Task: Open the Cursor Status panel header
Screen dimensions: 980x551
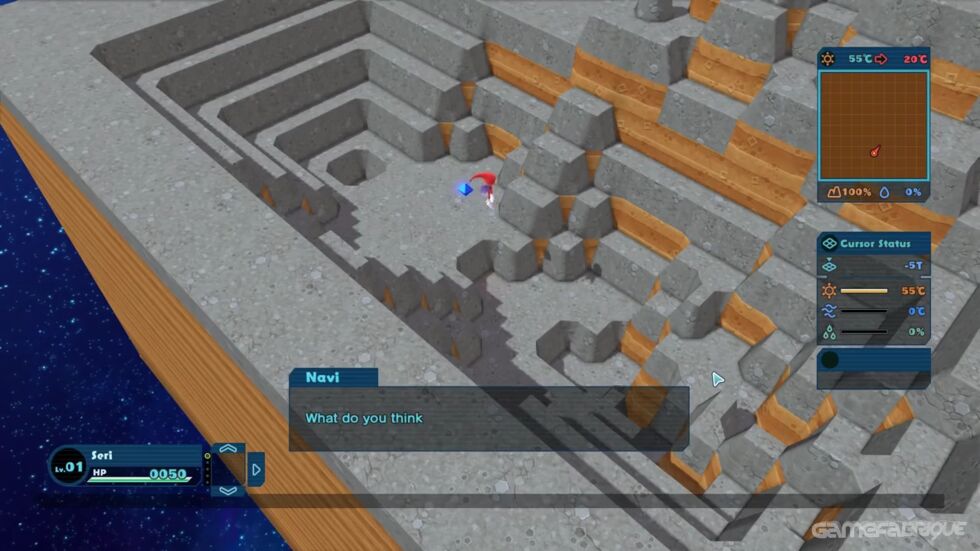Action: [x=873, y=243]
